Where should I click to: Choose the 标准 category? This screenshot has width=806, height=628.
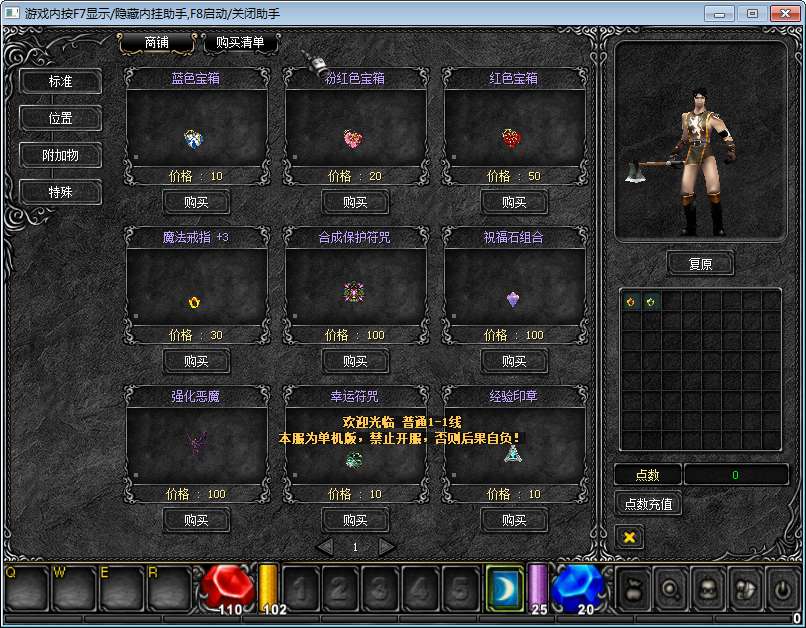61,82
